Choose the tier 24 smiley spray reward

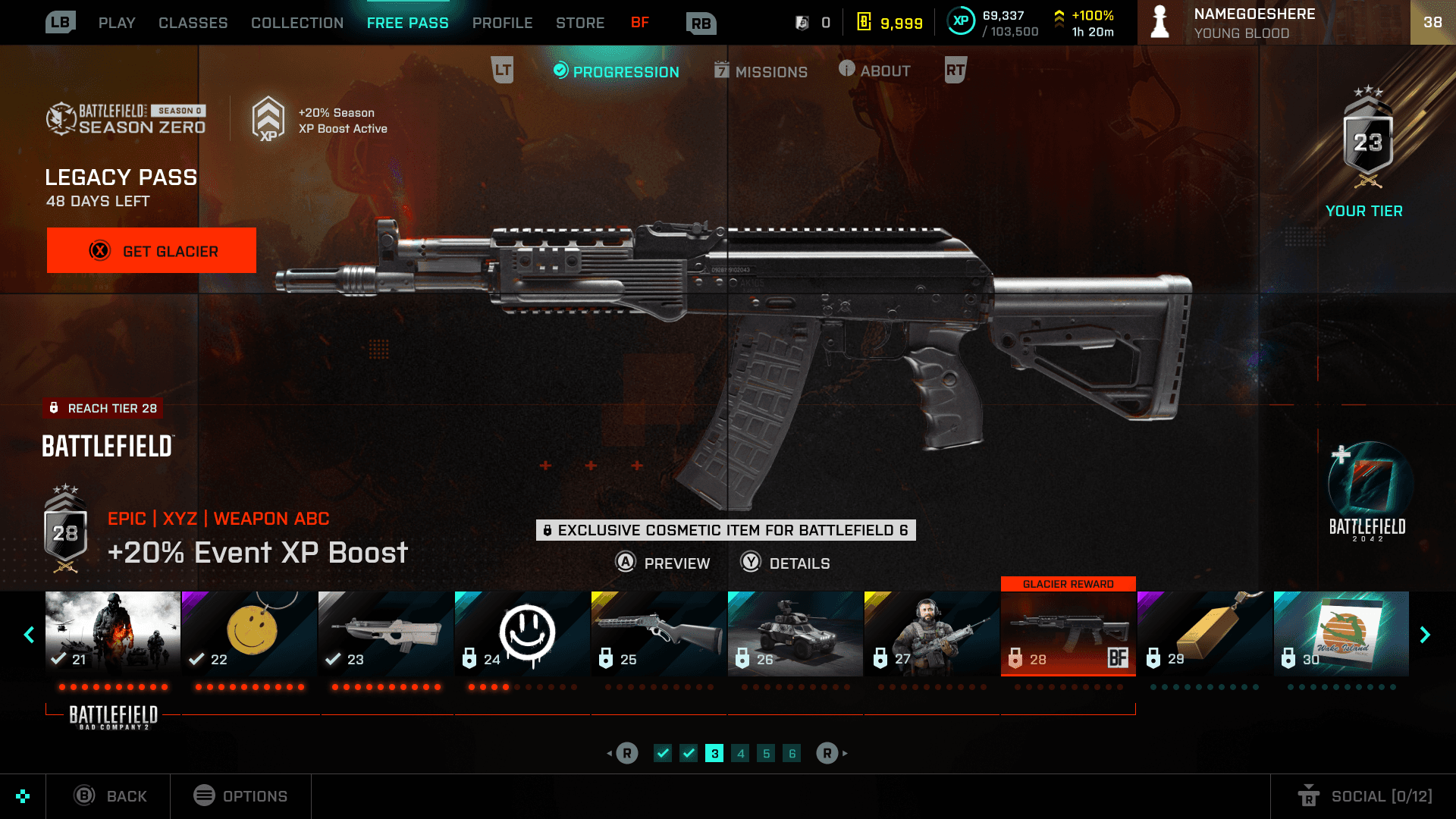pos(522,633)
